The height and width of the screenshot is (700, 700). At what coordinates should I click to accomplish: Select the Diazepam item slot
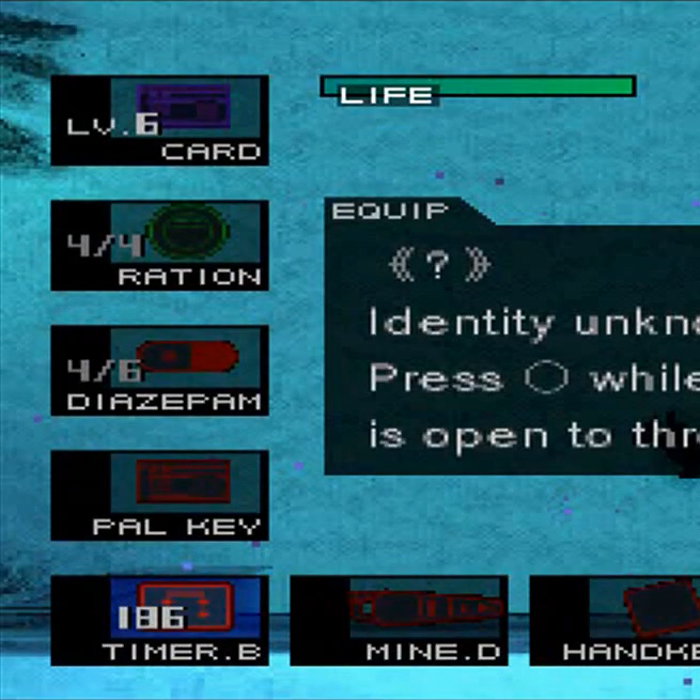pos(160,371)
